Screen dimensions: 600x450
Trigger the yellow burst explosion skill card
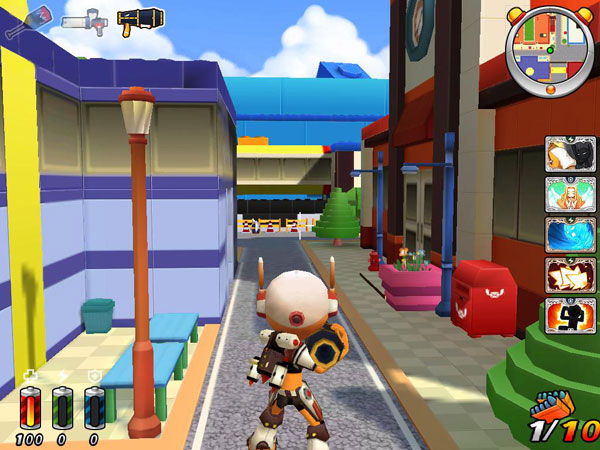(570, 275)
